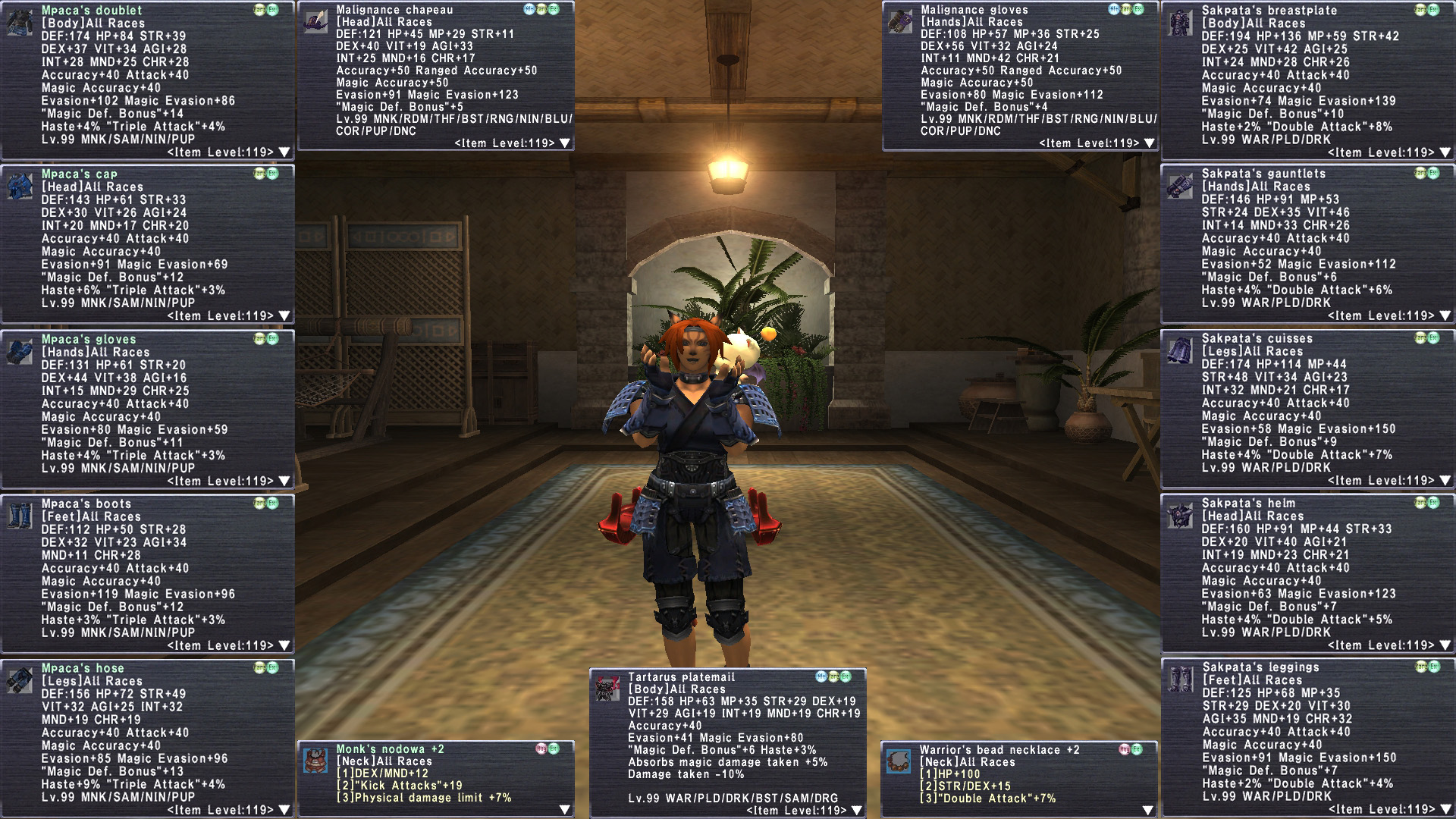
Task: Select the Warrior's bead necklace +2 icon
Action: [899, 761]
